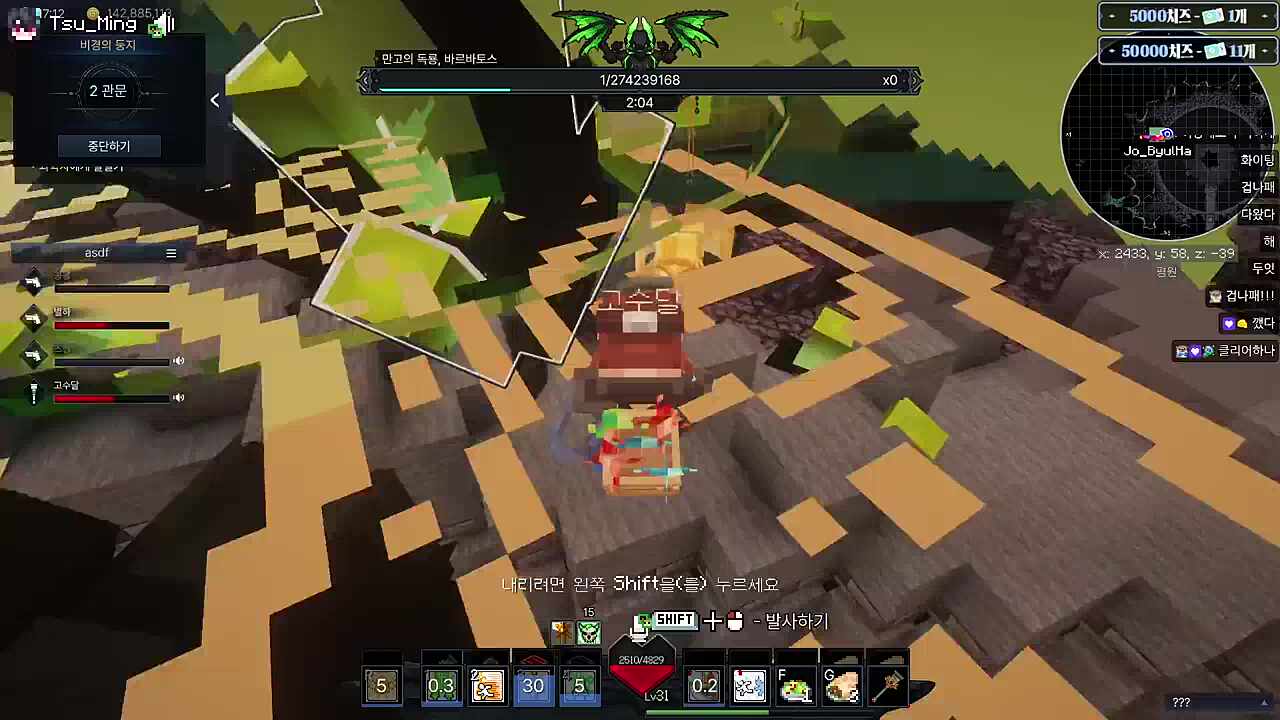Click the 50000 치즈 donation goal banner
This screenshot has width=1280, height=720.
(1188, 51)
